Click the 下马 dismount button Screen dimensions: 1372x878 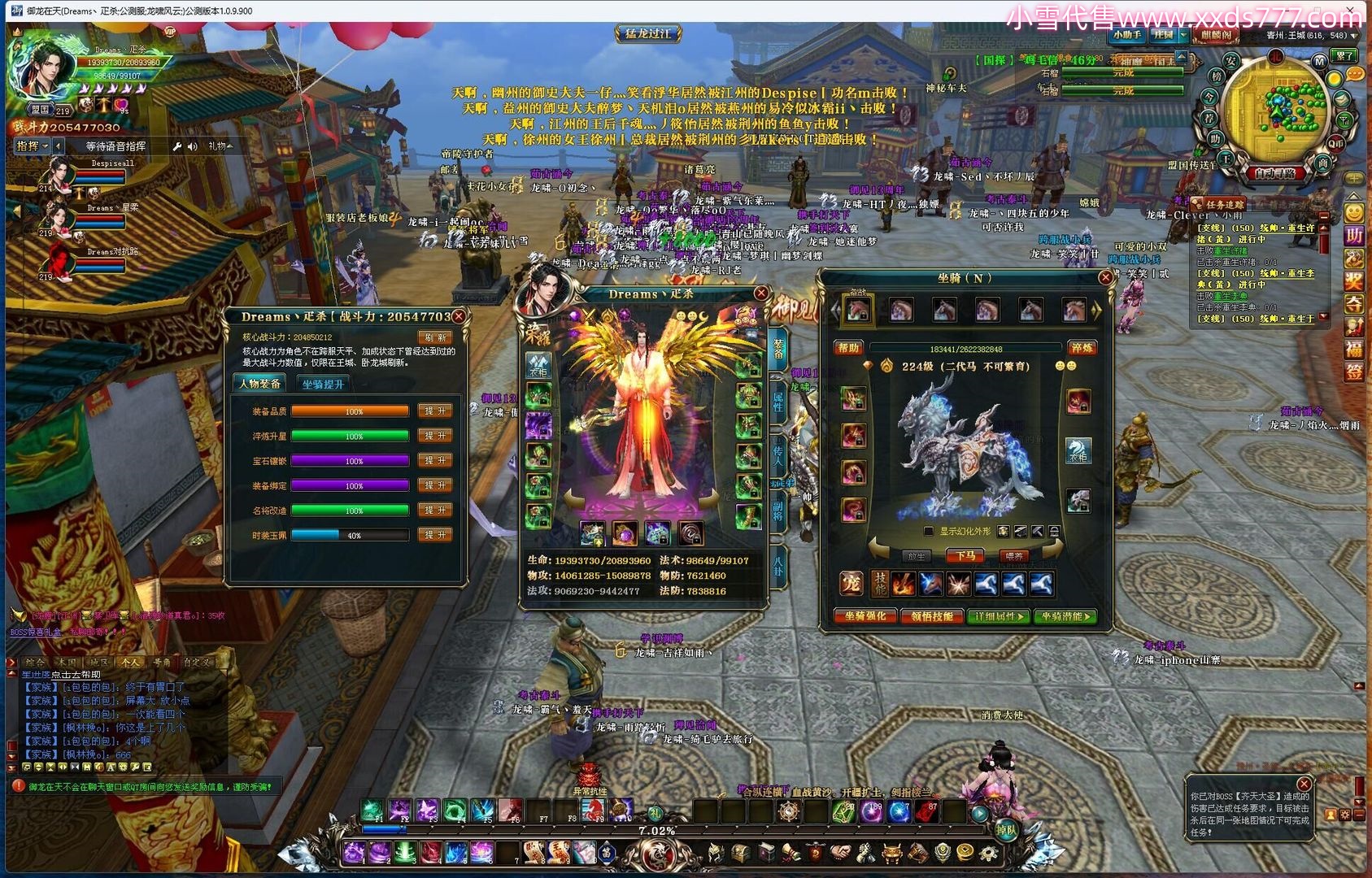965,556
